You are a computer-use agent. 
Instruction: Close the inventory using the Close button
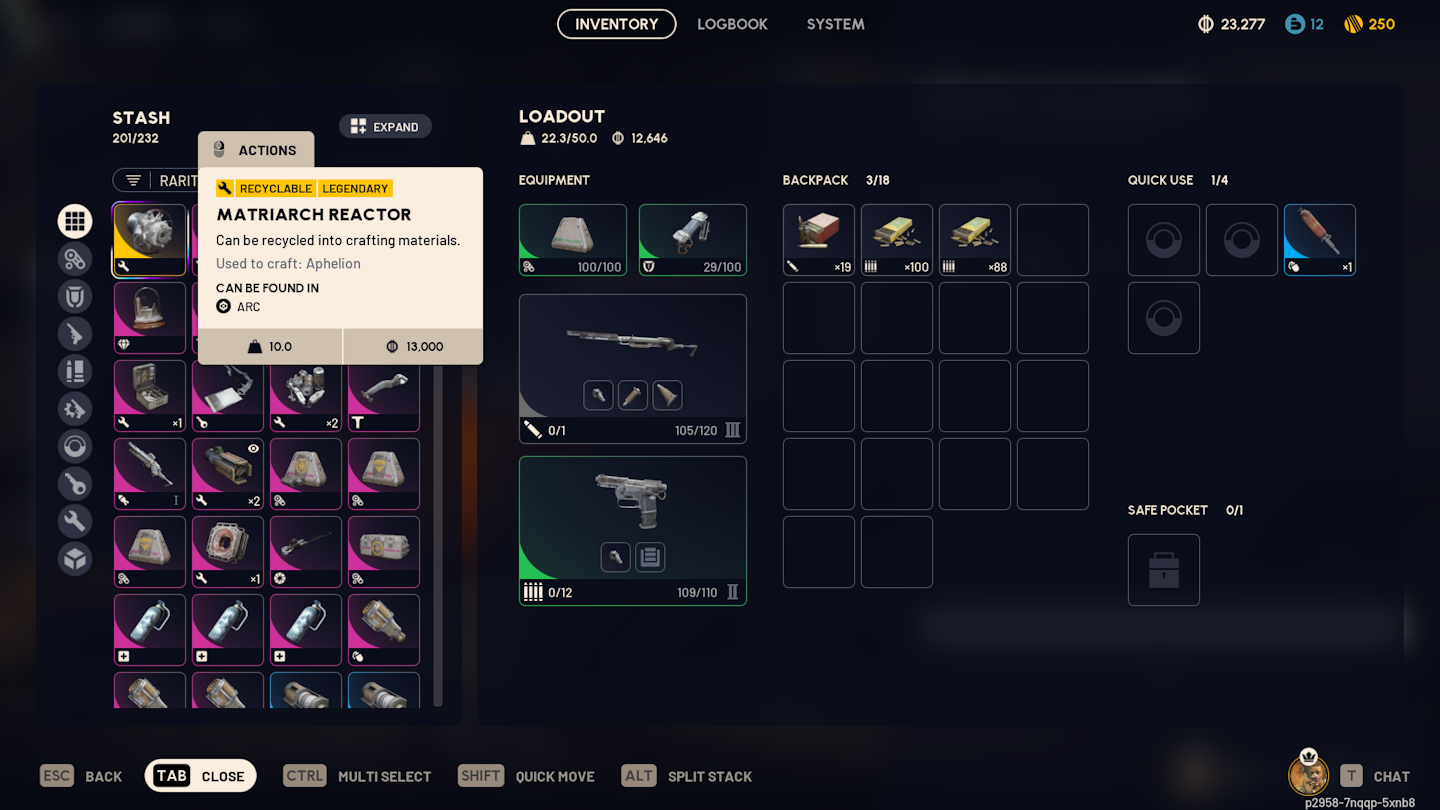point(201,776)
